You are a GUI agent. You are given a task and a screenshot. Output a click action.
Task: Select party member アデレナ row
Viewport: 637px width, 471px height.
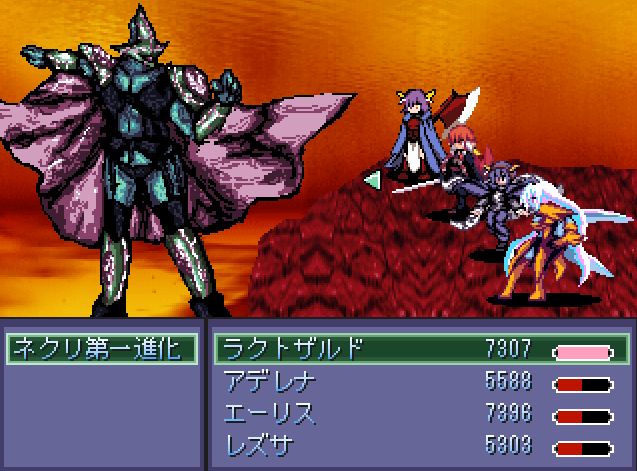click(420, 382)
